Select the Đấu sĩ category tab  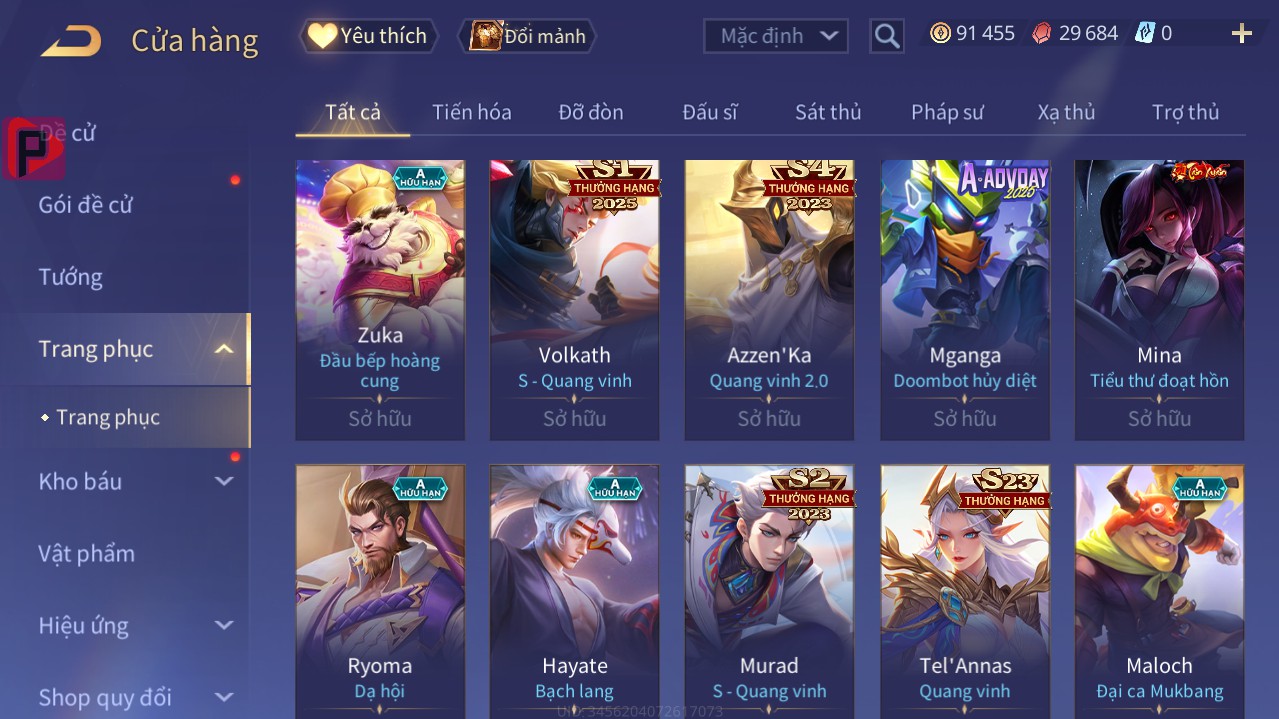click(x=709, y=112)
